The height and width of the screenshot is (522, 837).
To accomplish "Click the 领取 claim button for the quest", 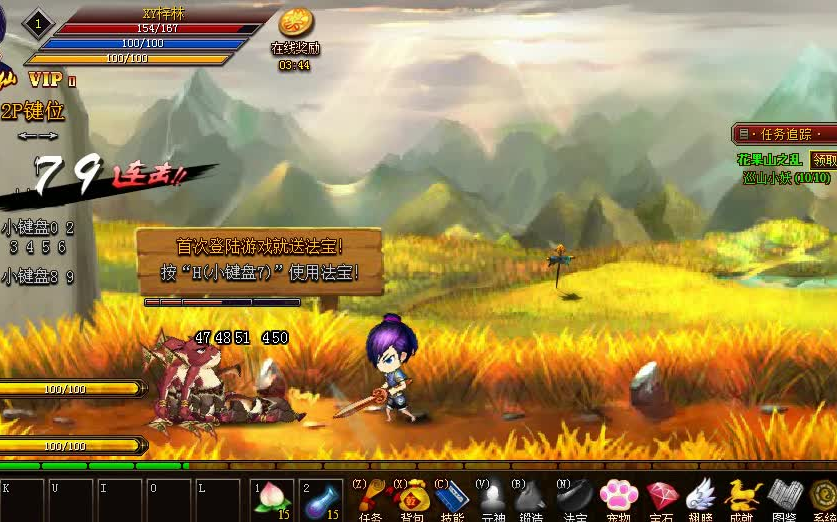I will (x=823, y=160).
